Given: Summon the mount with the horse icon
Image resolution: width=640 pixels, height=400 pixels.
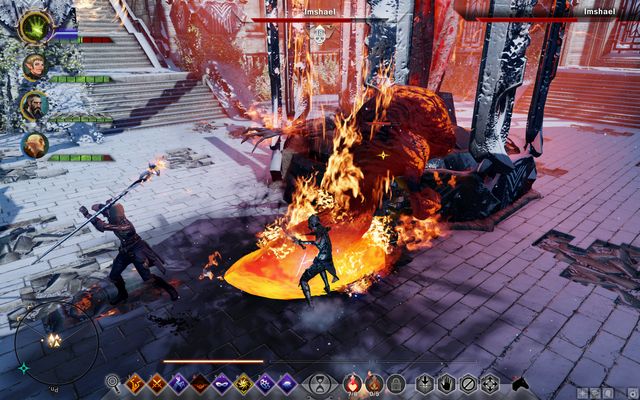Looking at the screenshot, I should [519, 383].
